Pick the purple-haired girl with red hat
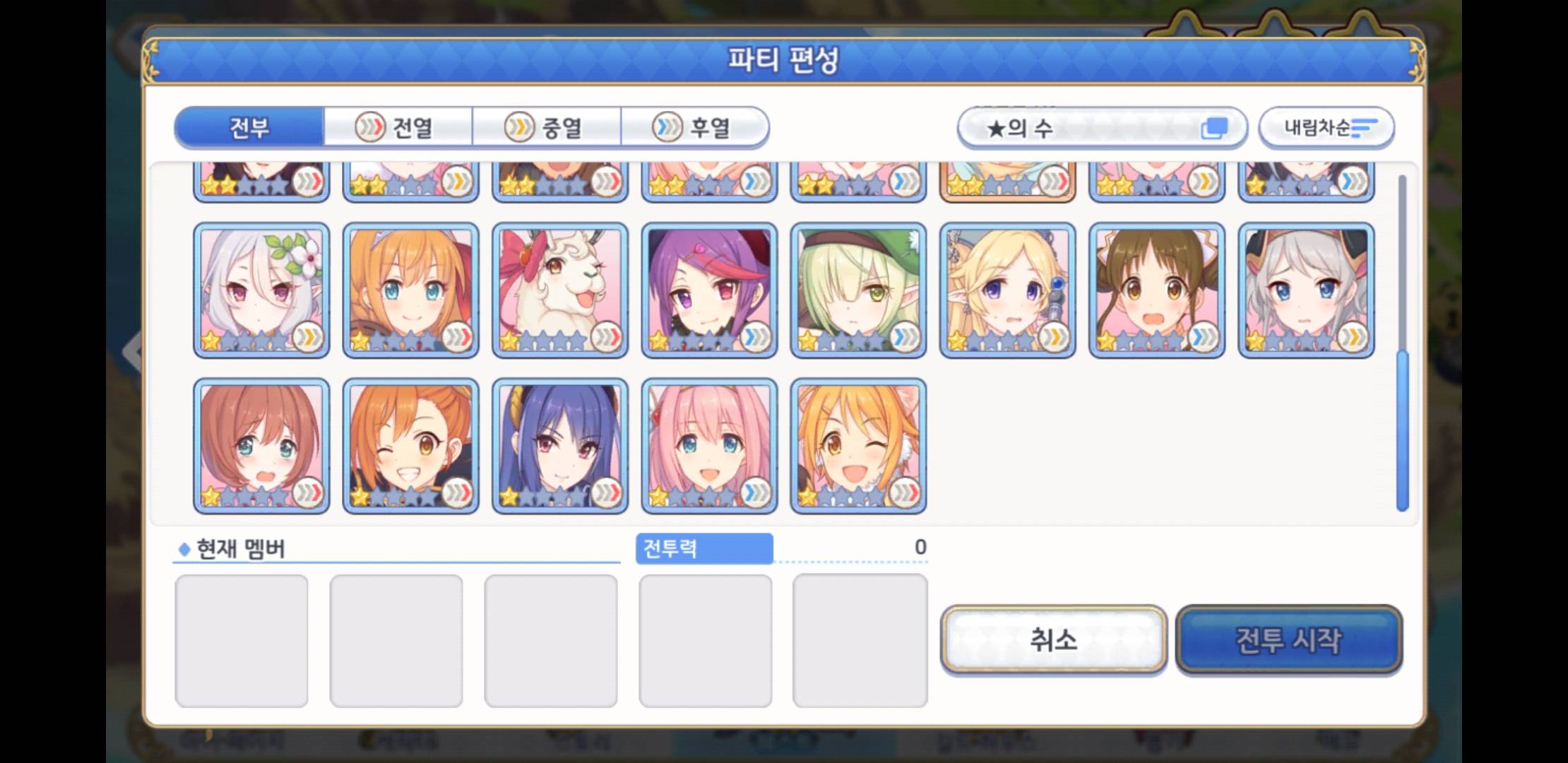This screenshot has height=763, width=1568. point(709,290)
